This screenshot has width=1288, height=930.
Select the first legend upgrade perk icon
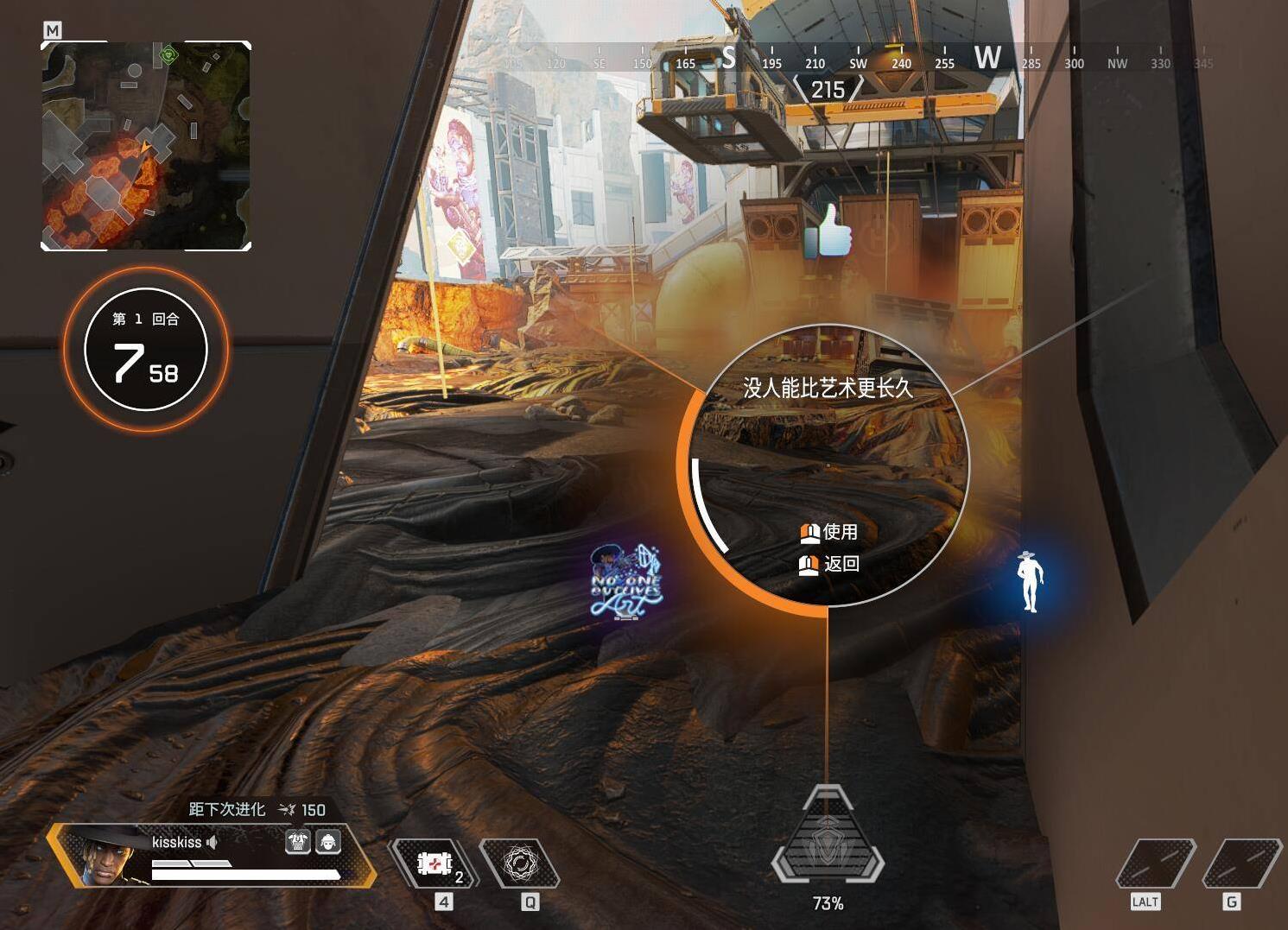click(297, 841)
